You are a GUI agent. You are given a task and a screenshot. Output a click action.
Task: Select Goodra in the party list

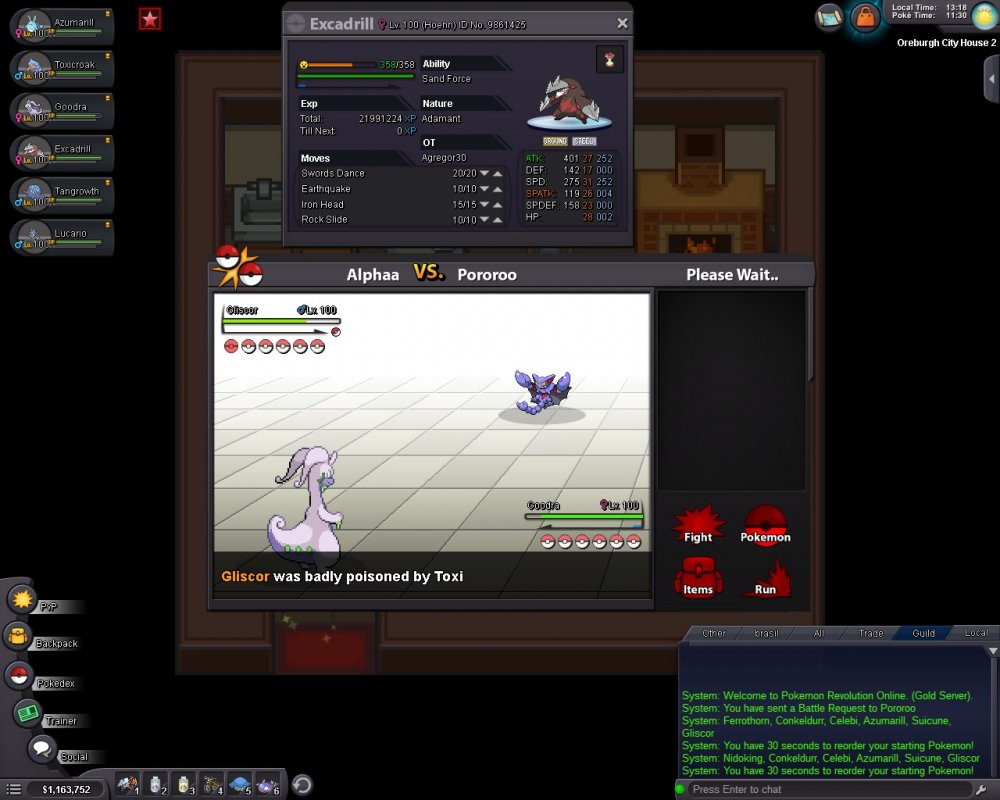(x=62, y=111)
